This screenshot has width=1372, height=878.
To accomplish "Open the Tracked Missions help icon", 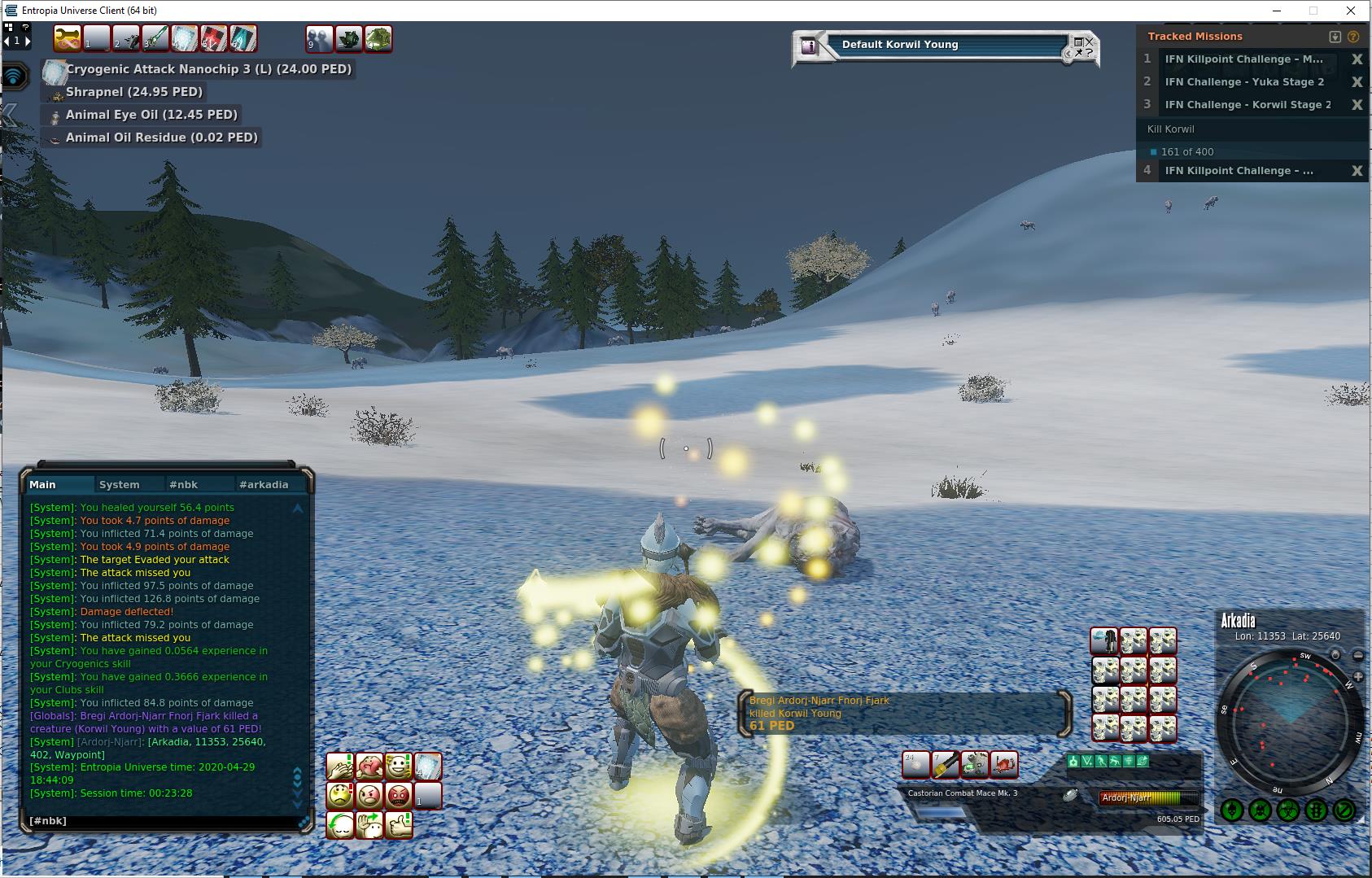I will tap(1353, 37).
